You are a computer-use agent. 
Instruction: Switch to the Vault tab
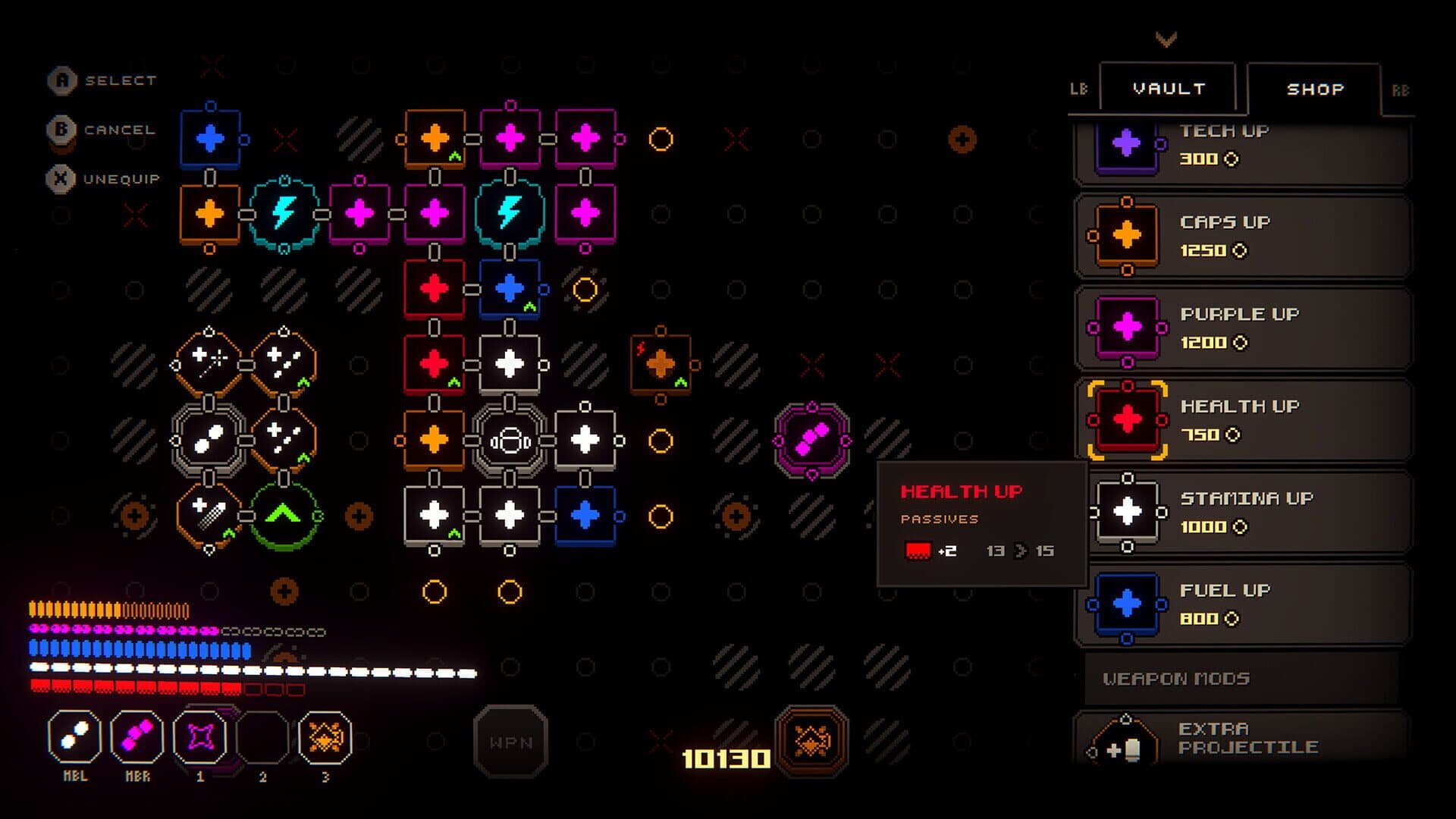1168,87
